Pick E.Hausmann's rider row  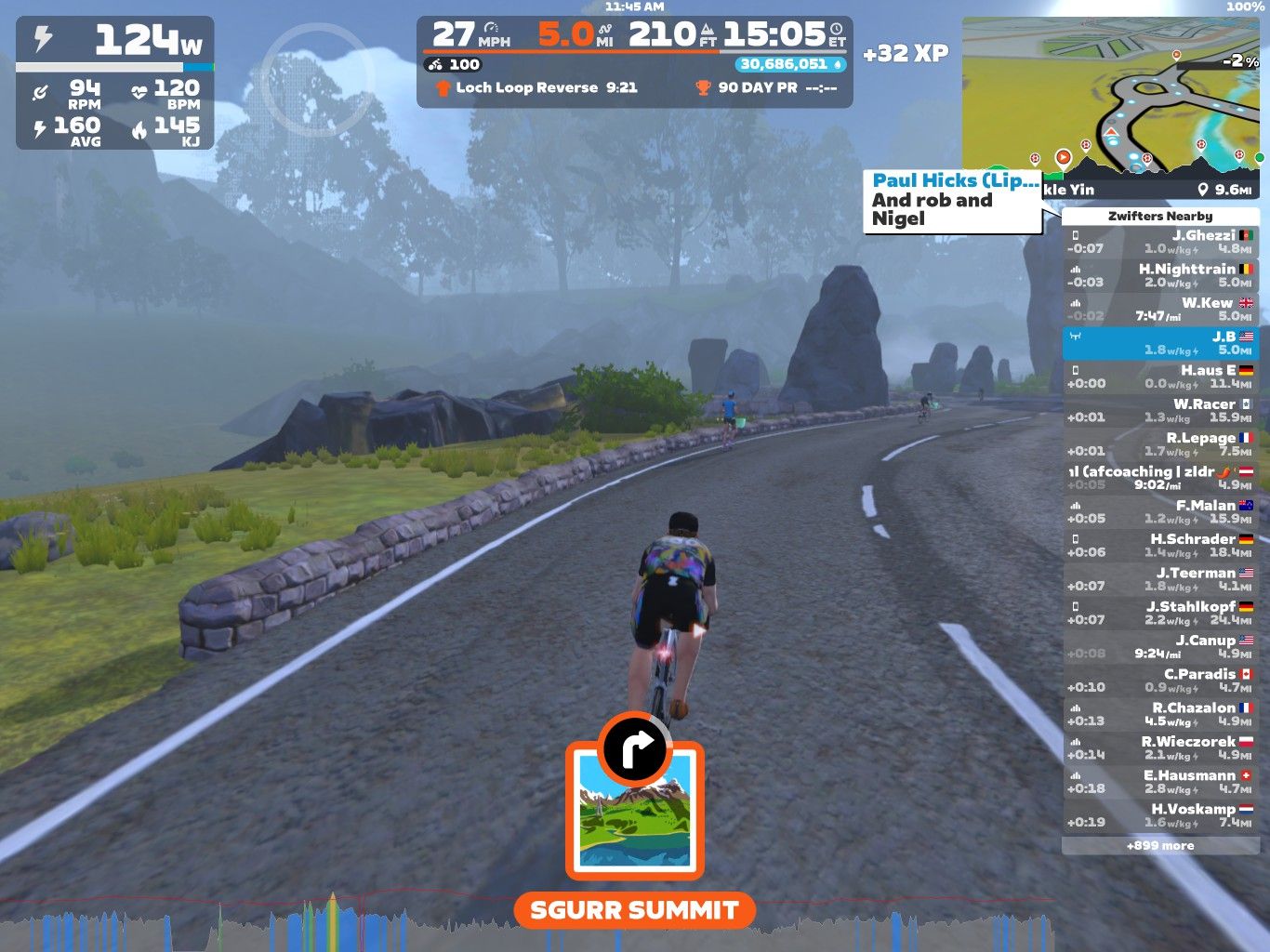point(1160,781)
